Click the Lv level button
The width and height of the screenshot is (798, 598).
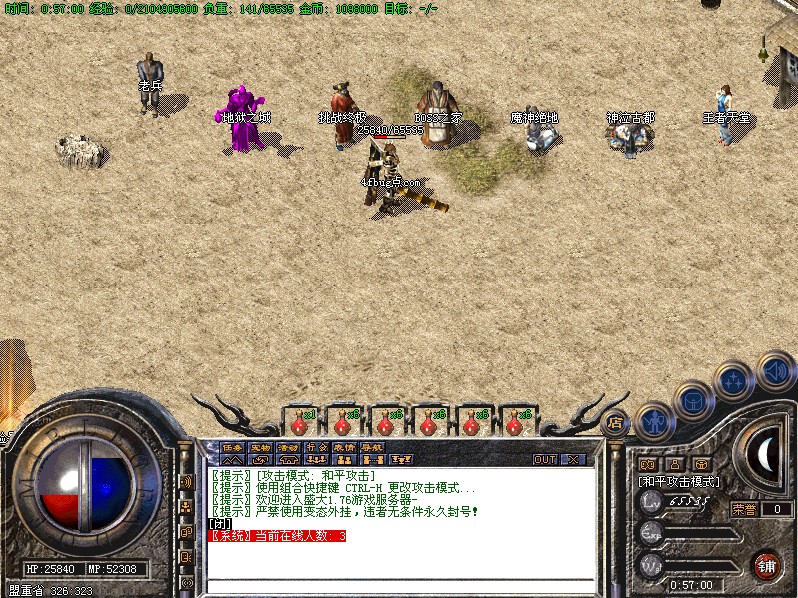pos(652,502)
